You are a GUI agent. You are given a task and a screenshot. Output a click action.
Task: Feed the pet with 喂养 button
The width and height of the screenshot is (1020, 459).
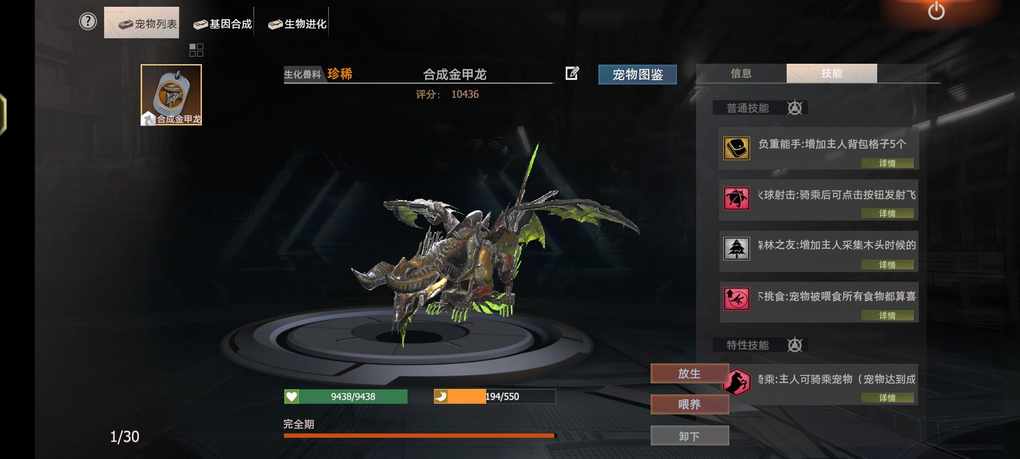coord(689,404)
